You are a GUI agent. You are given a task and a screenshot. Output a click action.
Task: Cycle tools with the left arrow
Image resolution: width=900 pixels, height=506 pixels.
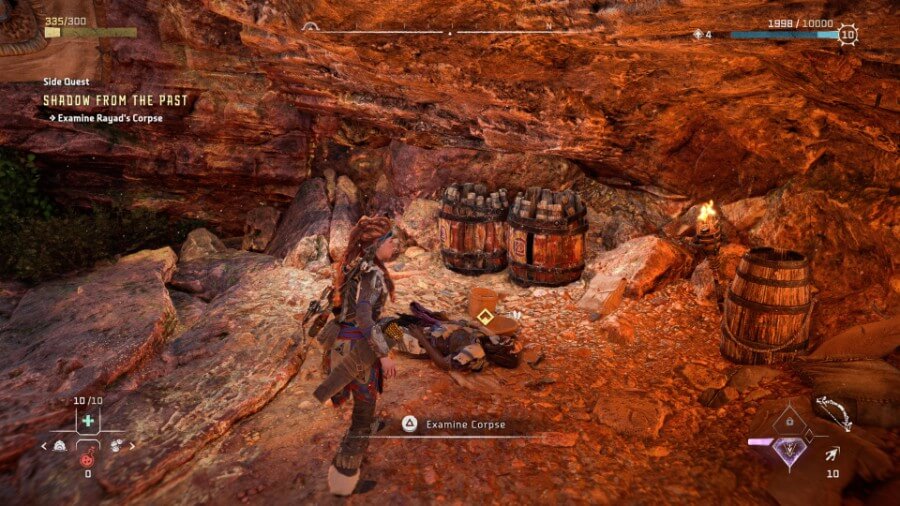tap(45, 446)
